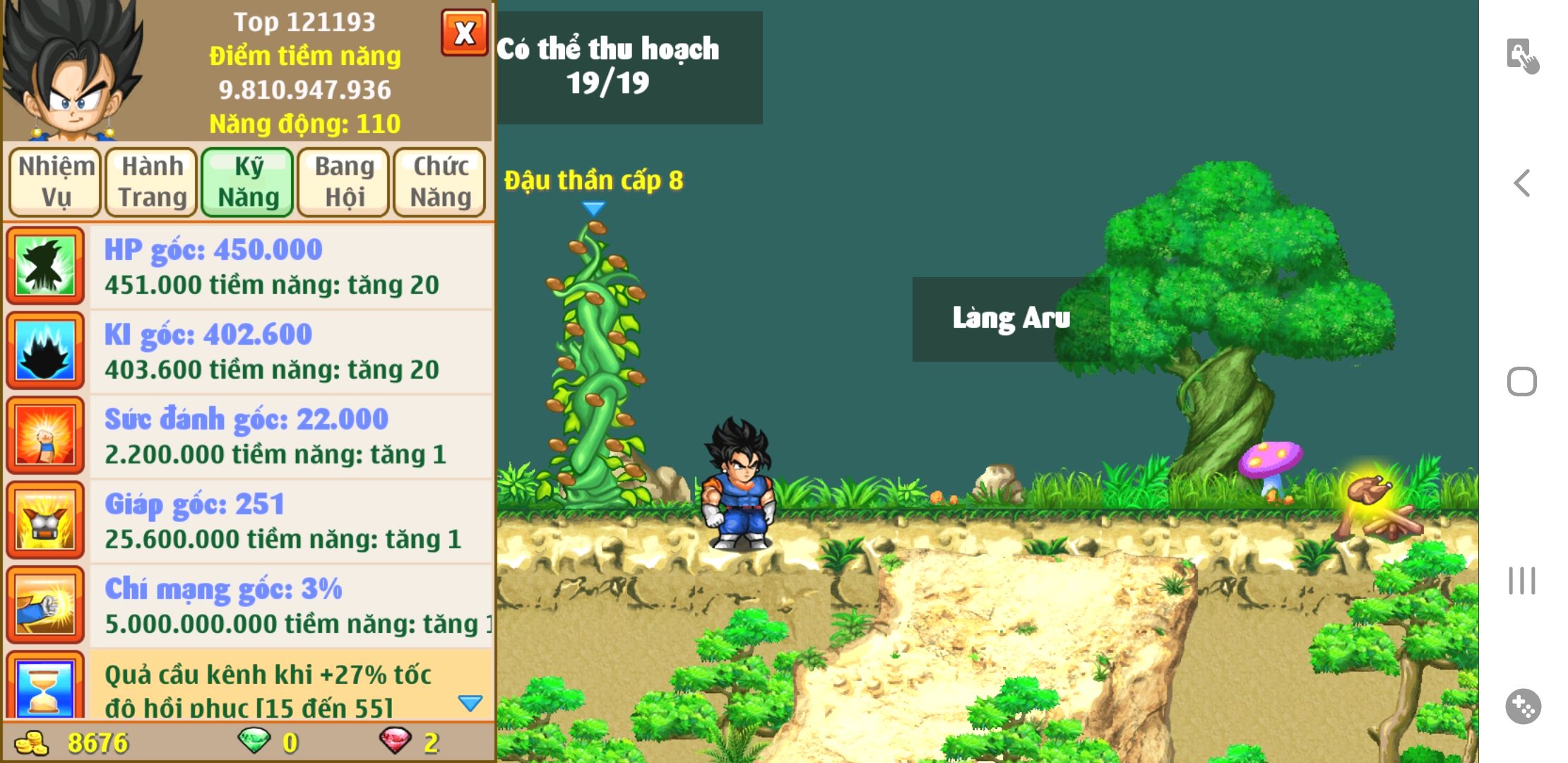Image resolution: width=1568 pixels, height=763 pixels.
Task: Upgrade the HP gốc stat row
Action: click(x=290, y=267)
